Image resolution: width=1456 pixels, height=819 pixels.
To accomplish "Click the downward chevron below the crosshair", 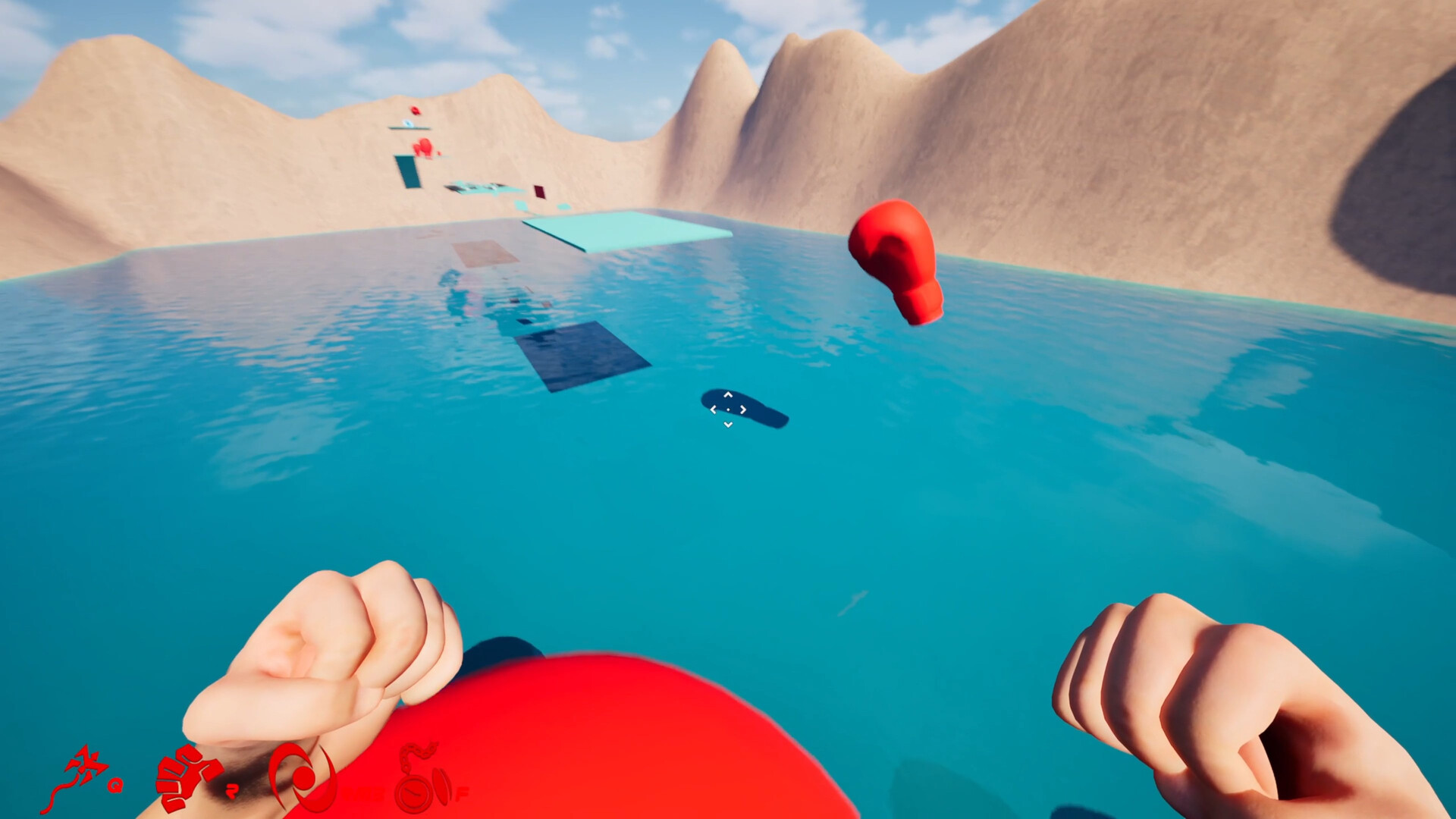I will tap(728, 424).
